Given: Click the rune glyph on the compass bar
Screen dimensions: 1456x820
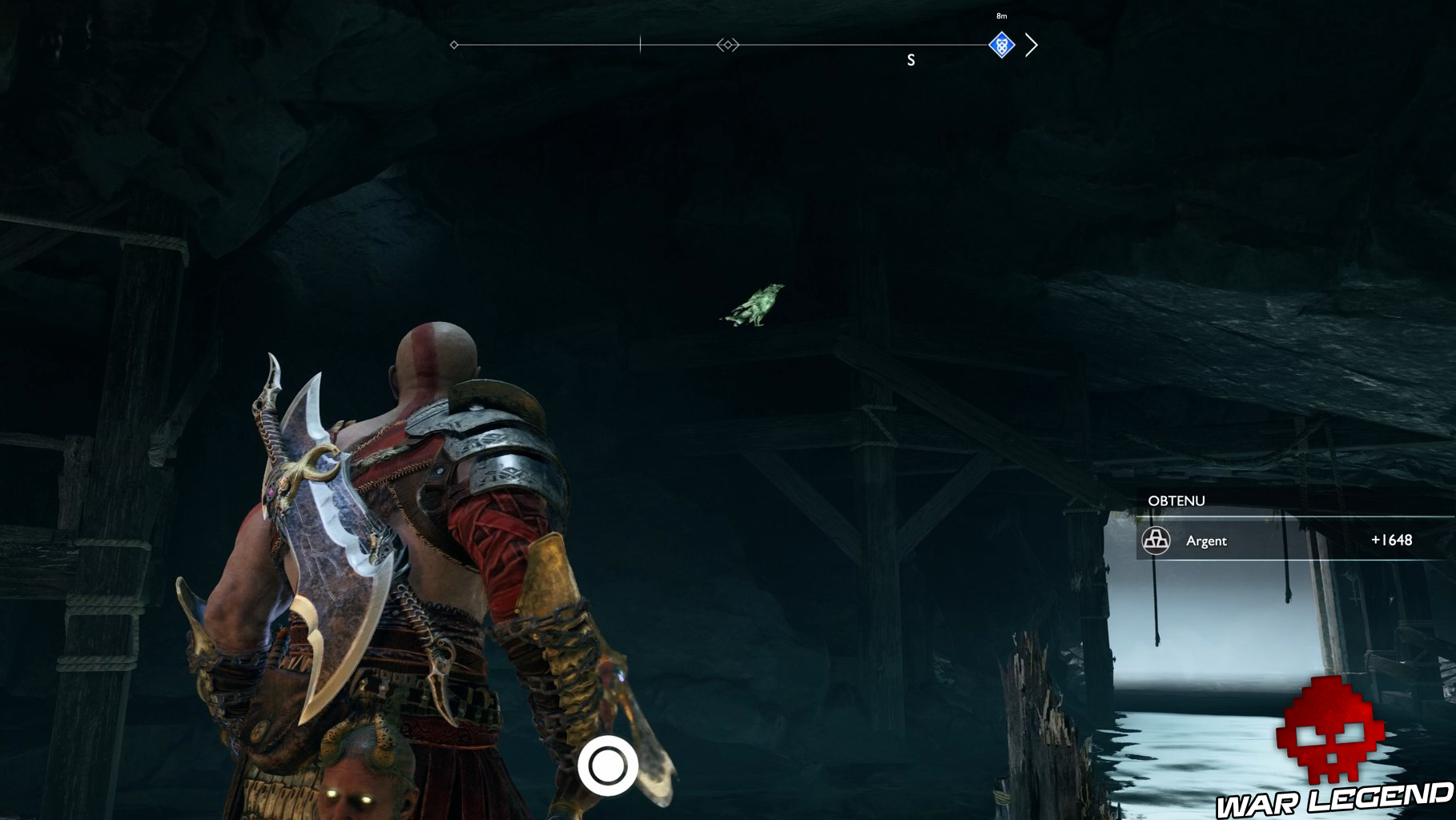Looking at the screenshot, I should tap(726, 46).
